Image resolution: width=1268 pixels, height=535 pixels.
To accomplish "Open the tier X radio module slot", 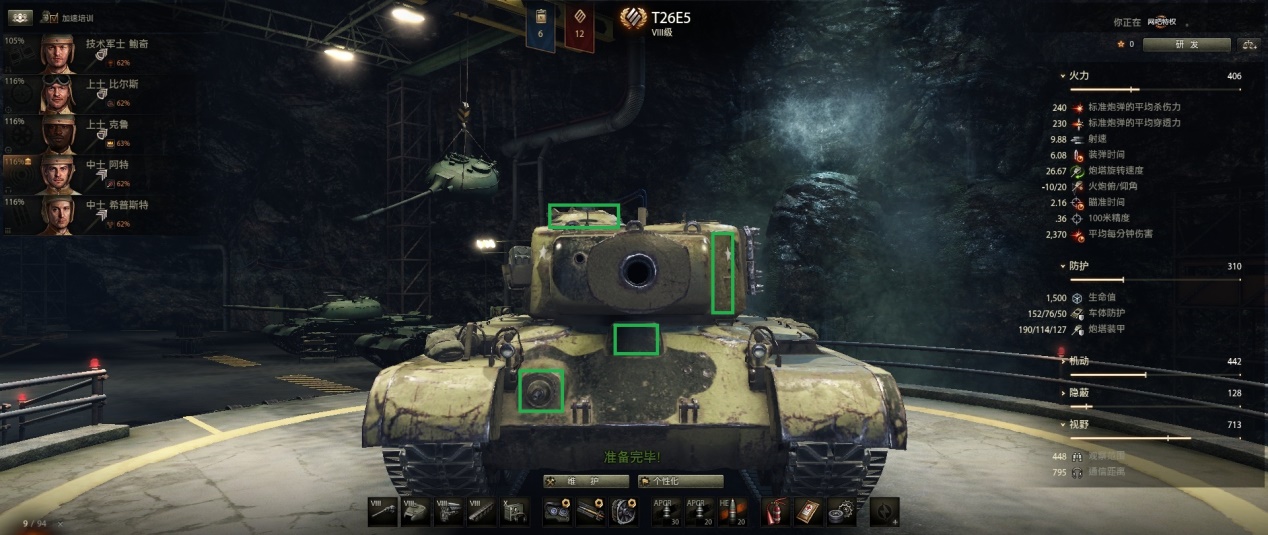I will click(516, 511).
